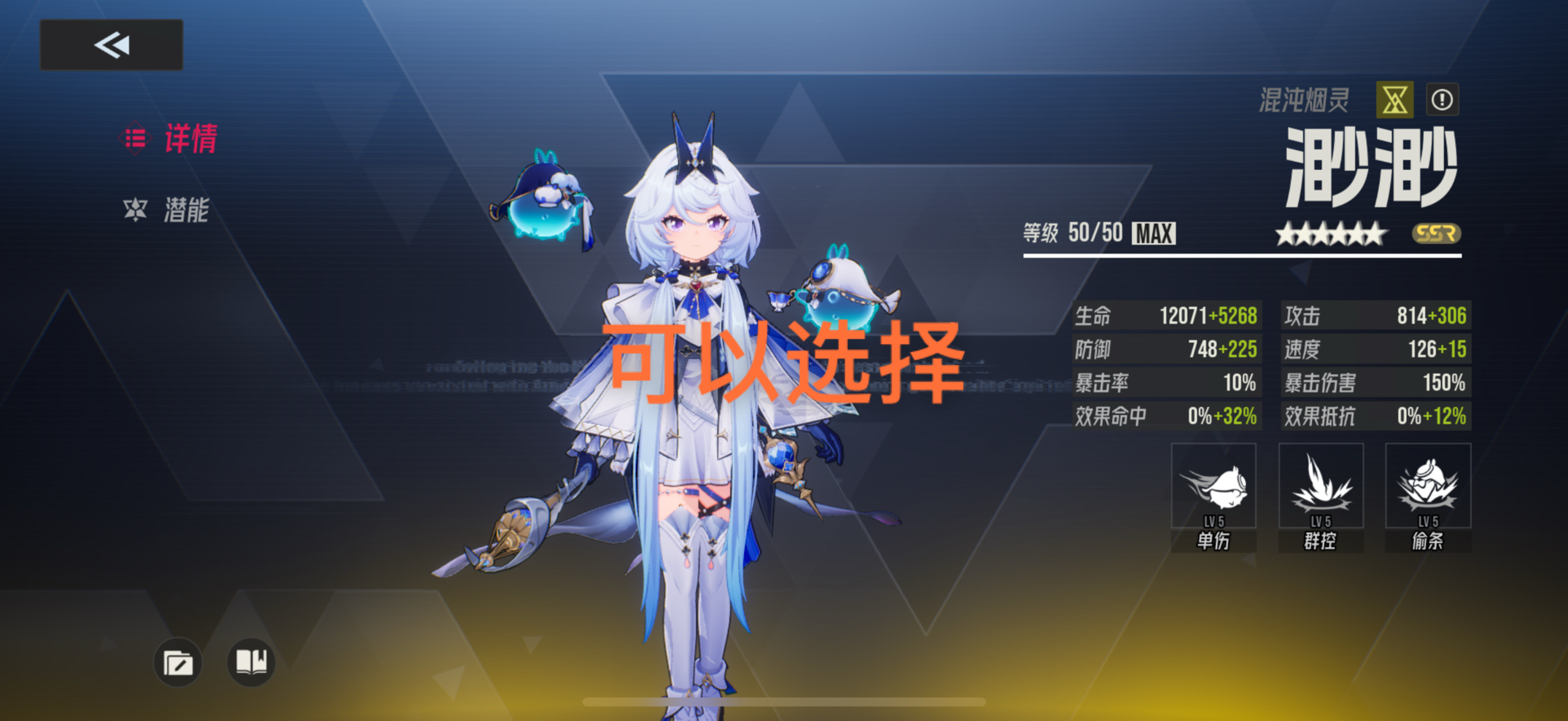This screenshot has width=1568, height=721.
Task: Click the yellow hourglass faction icon
Action: point(1395,98)
